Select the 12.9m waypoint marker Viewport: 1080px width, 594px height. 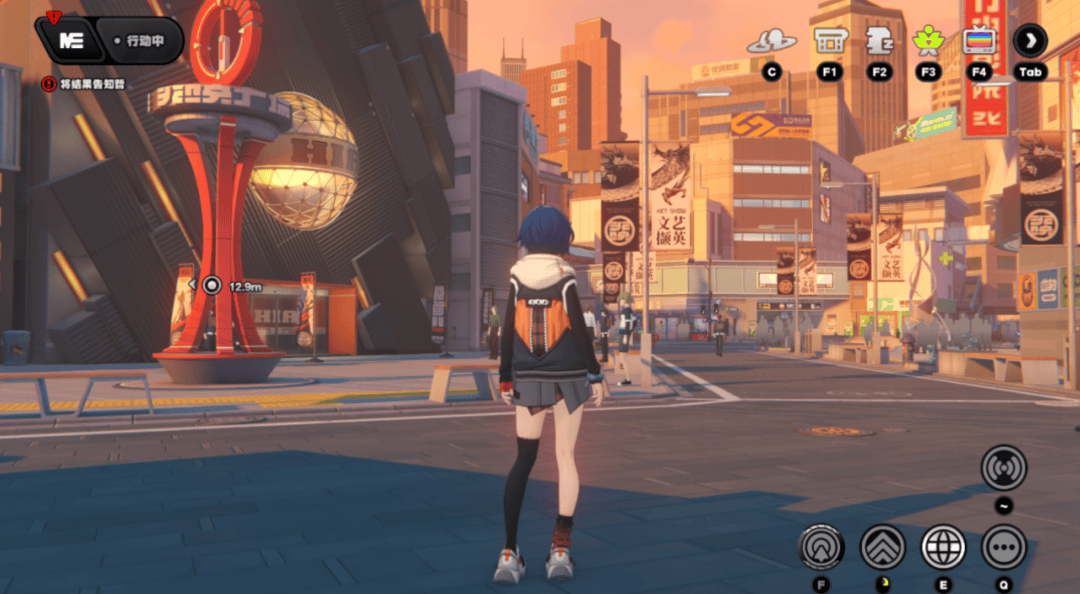click(212, 285)
